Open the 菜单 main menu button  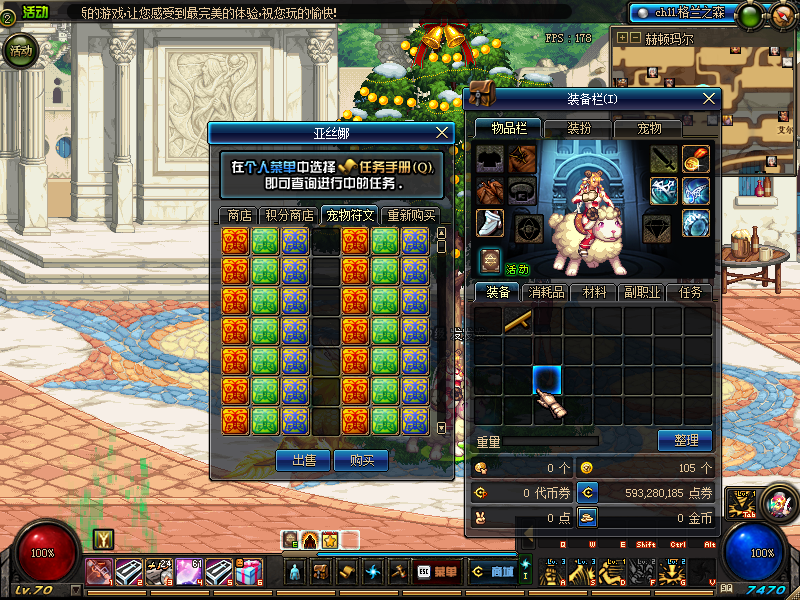pyautogui.click(x=436, y=572)
